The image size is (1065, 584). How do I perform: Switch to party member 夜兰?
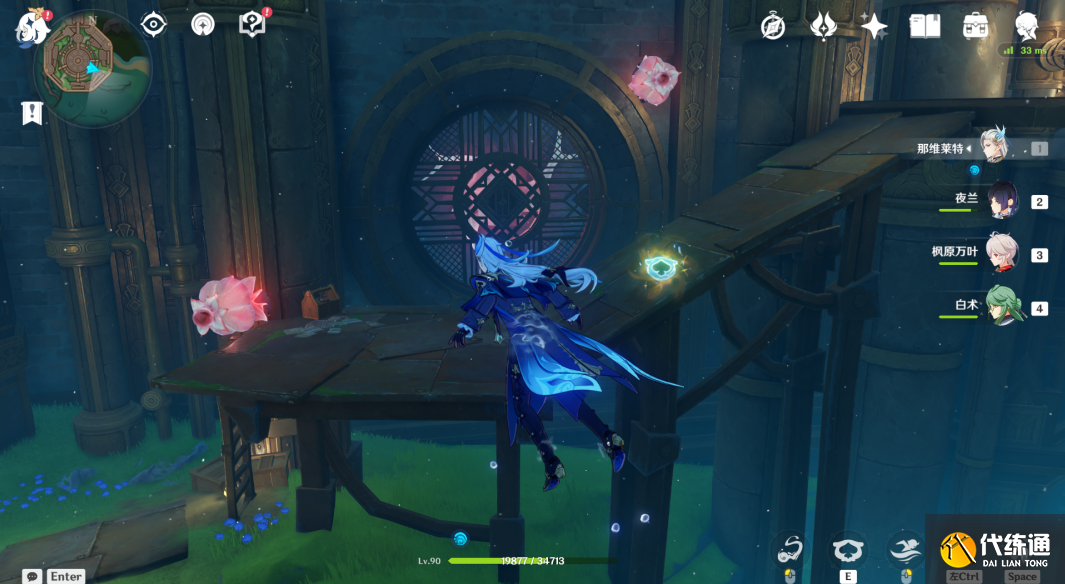tap(1002, 200)
